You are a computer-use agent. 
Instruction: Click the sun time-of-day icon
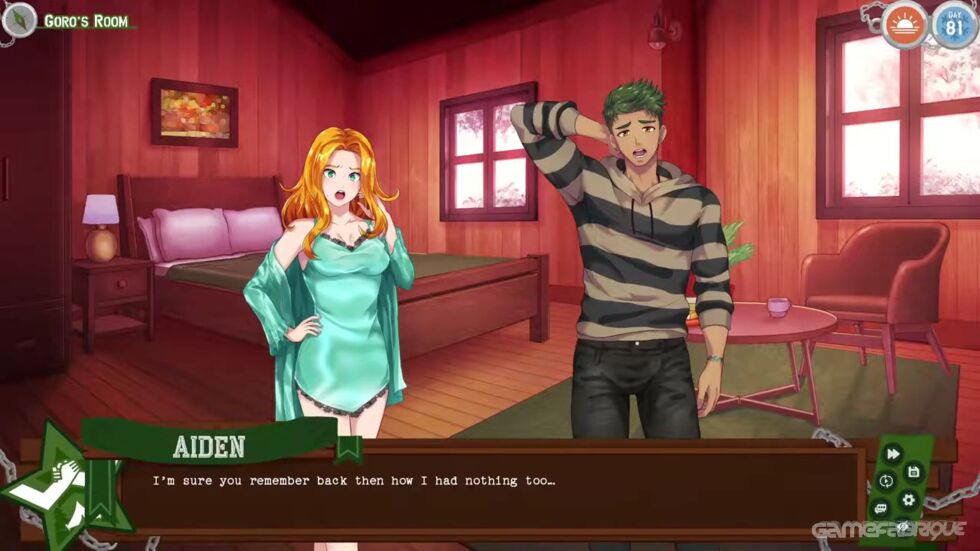pyautogui.click(x=906, y=23)
